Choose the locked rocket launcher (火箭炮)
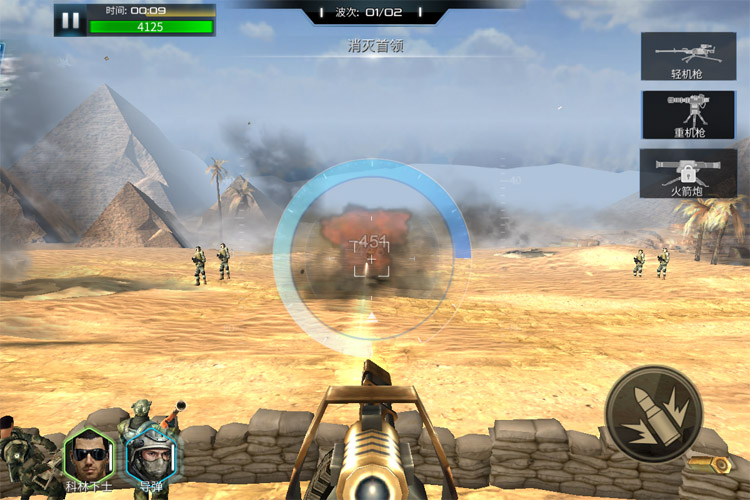The width and height of the screenshot is (750, 500). tap(689, 173)
